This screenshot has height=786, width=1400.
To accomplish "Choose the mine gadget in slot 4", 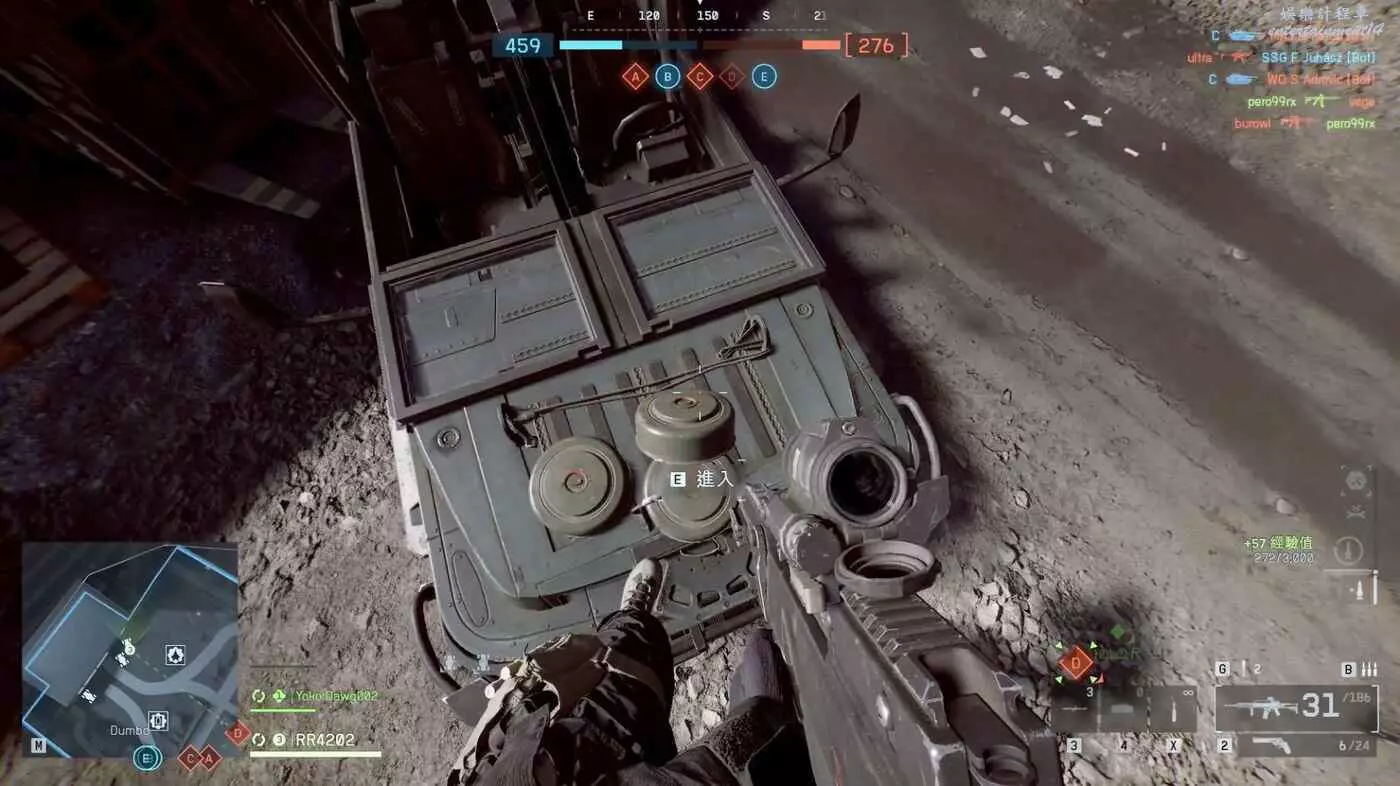I will (1123, 710).
